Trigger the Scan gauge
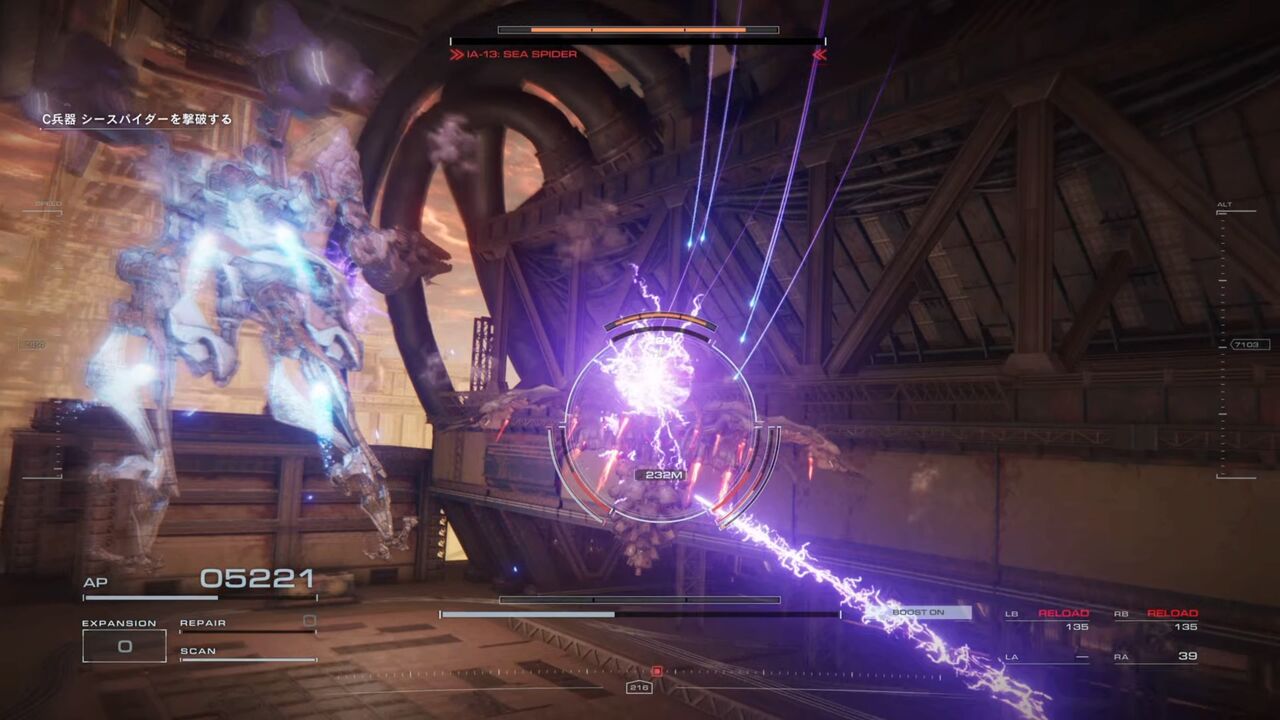Screen dimensions: 1280x720 coord(247,654)
